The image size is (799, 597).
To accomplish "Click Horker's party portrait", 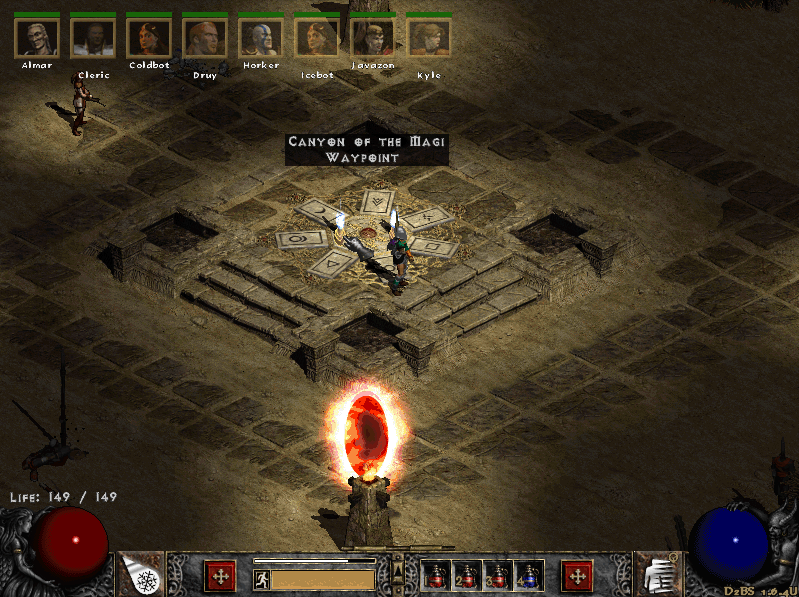I will (x=261, y=38).
